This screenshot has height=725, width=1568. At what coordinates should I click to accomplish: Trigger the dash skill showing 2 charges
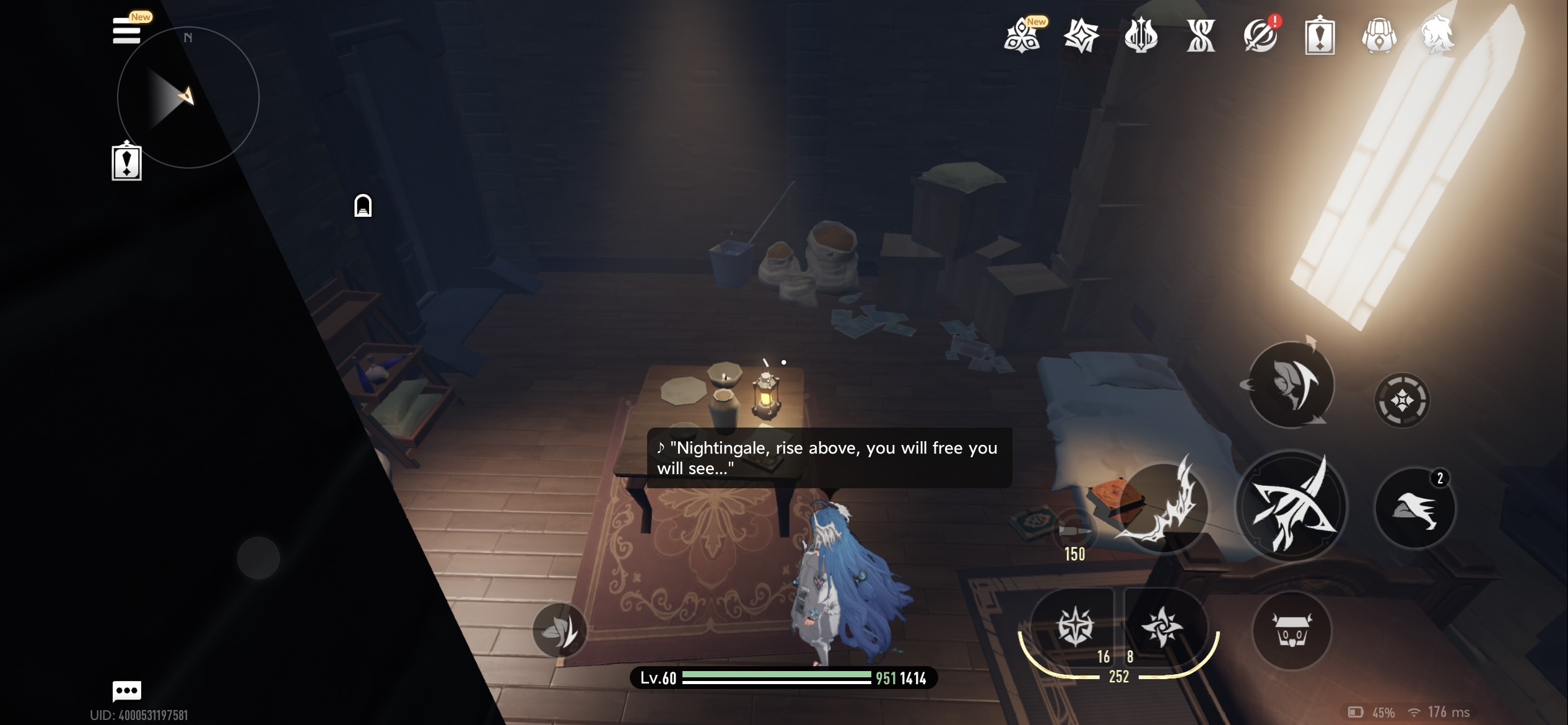(1415, 508)
